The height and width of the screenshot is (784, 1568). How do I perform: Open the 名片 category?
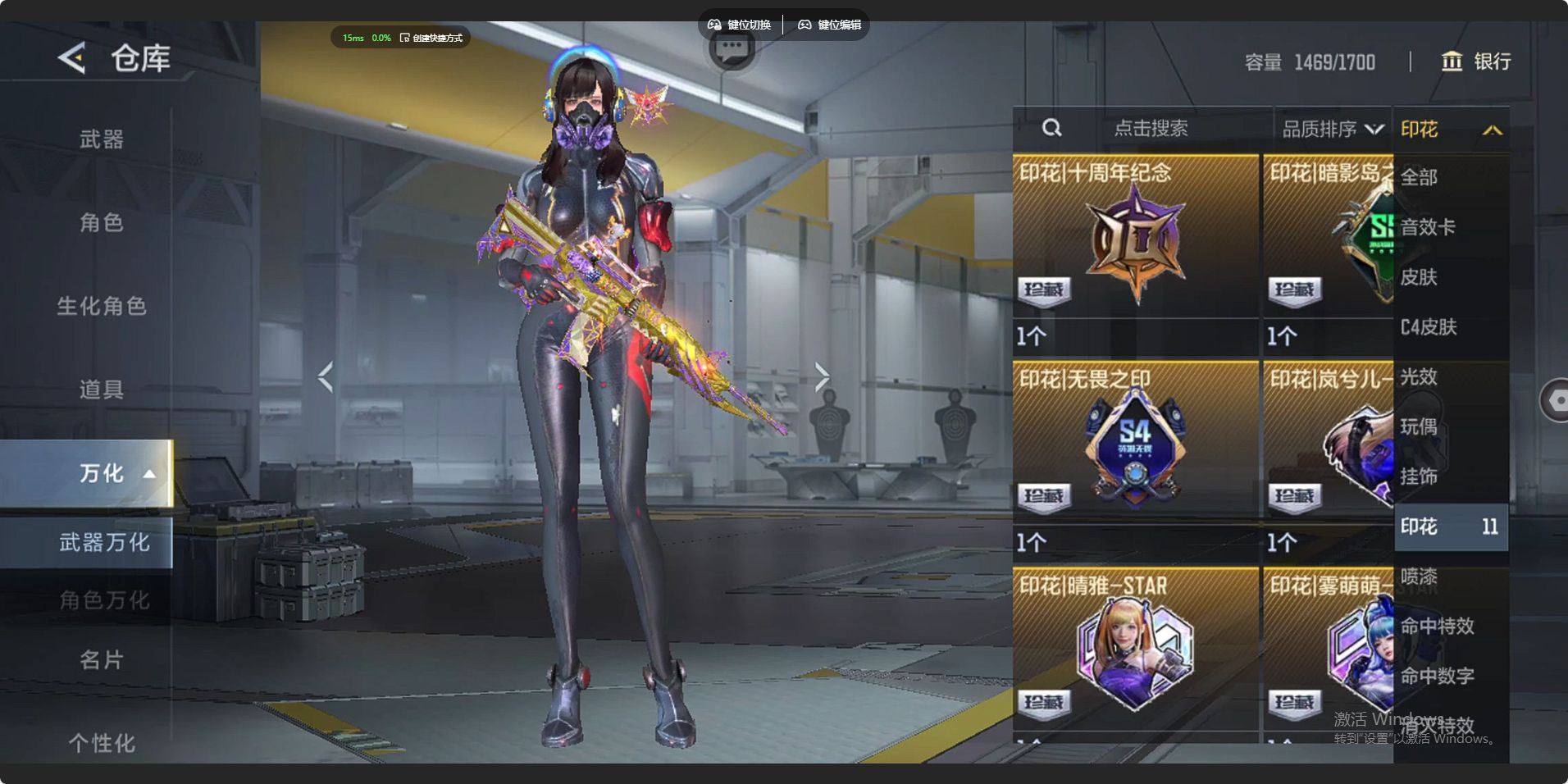[102, 659]
